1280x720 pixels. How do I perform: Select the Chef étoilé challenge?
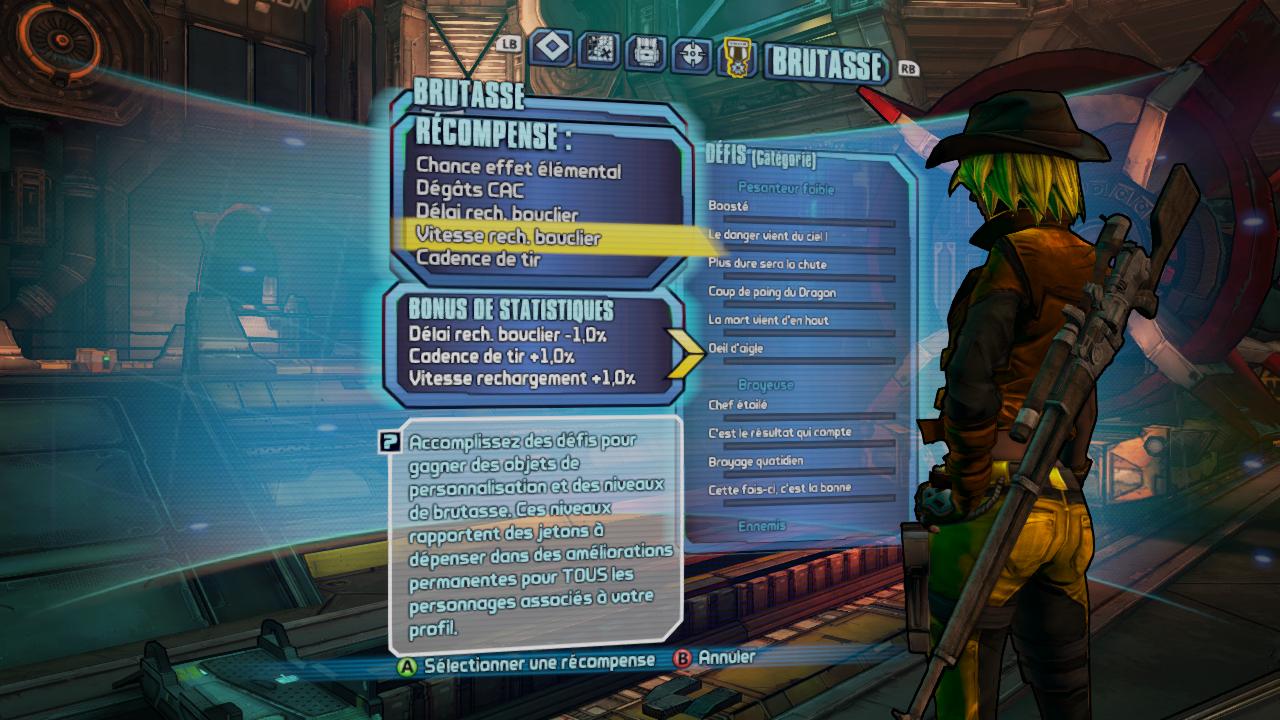738,405
